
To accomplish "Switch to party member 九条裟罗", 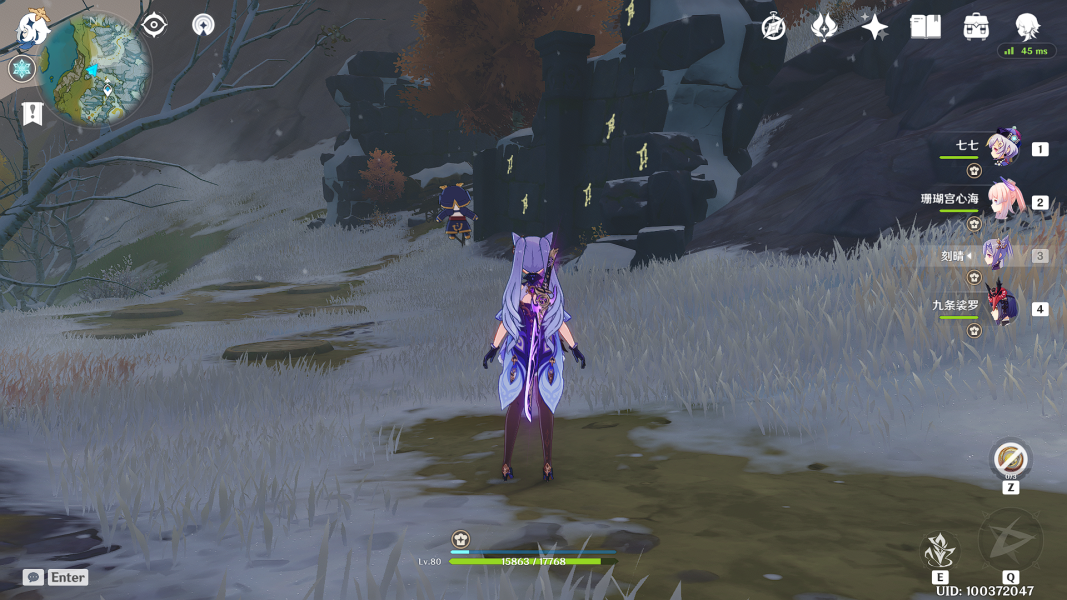I will [x=1002, y=307].
